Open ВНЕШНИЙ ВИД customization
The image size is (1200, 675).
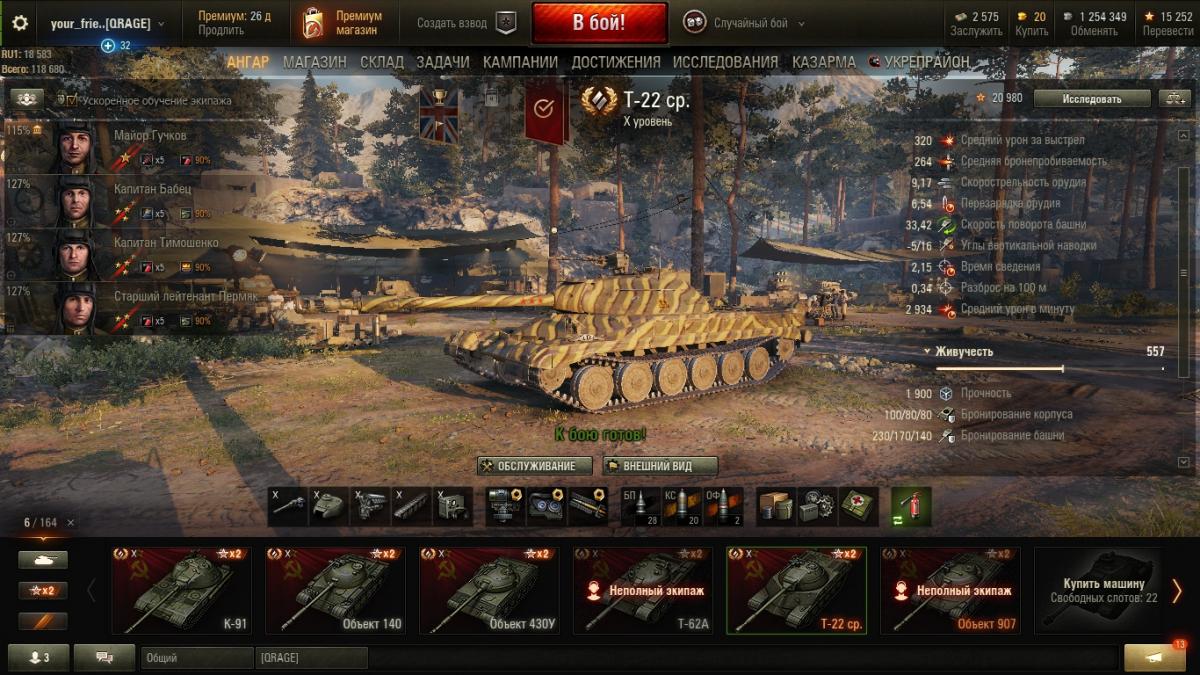[660, 466]
